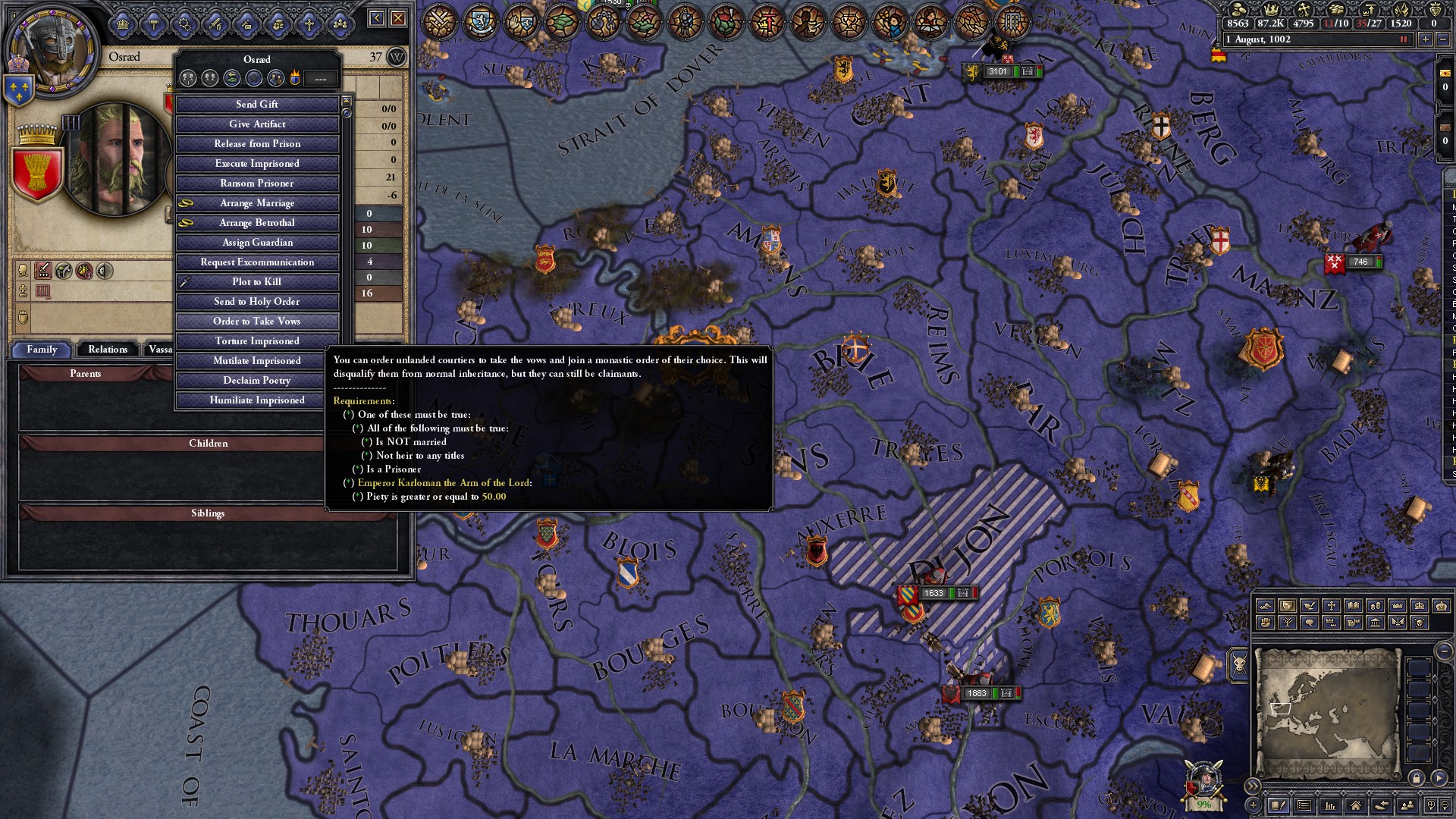The image size is (1456, 819).
Task: Choose Send Gift from the interaction menu
Action: coord(257,105)
